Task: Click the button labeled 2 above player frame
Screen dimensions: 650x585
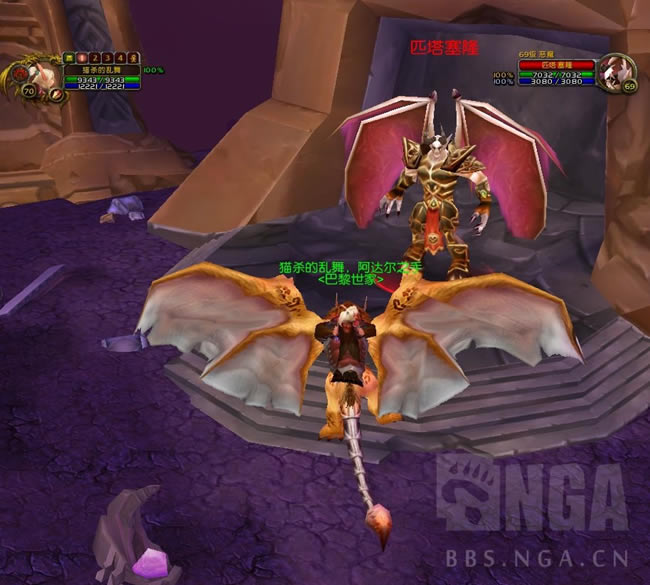Action: click(x=96, y=58)
